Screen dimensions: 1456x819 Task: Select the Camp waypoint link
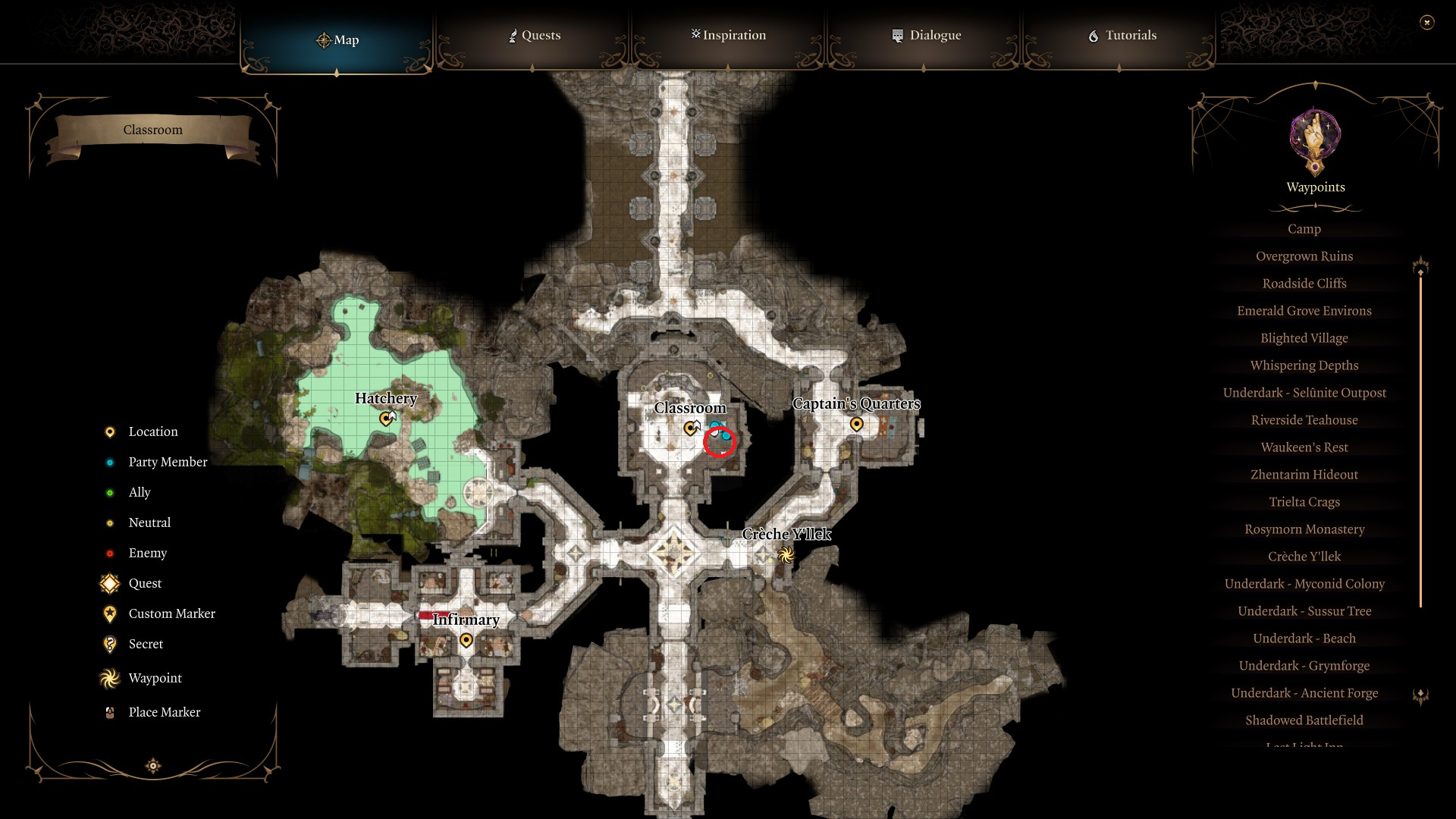pos(1304,228)
